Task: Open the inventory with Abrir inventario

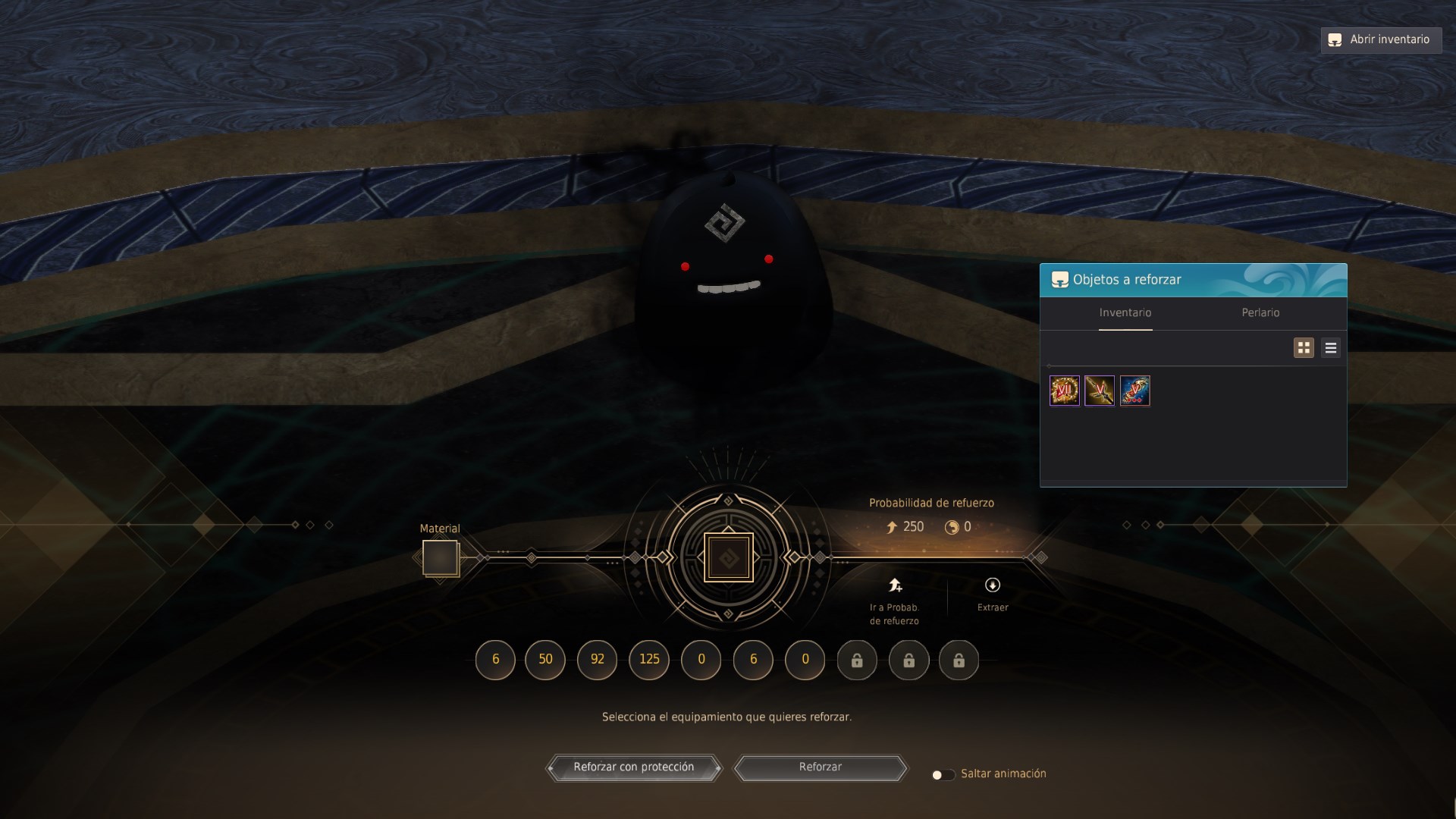Action: [1381, 39]
